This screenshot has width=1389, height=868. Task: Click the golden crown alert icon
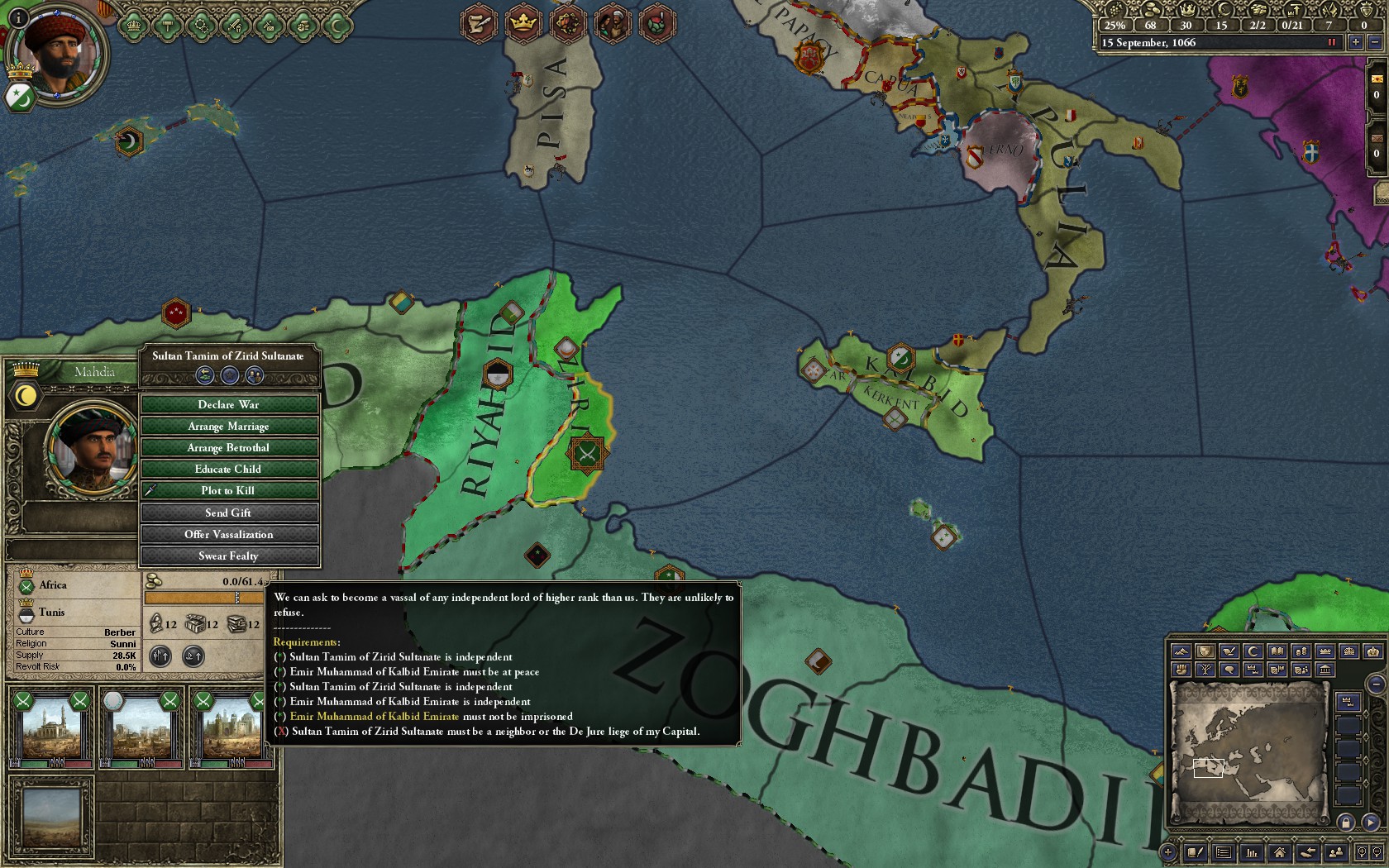click(x=522, y=23)
